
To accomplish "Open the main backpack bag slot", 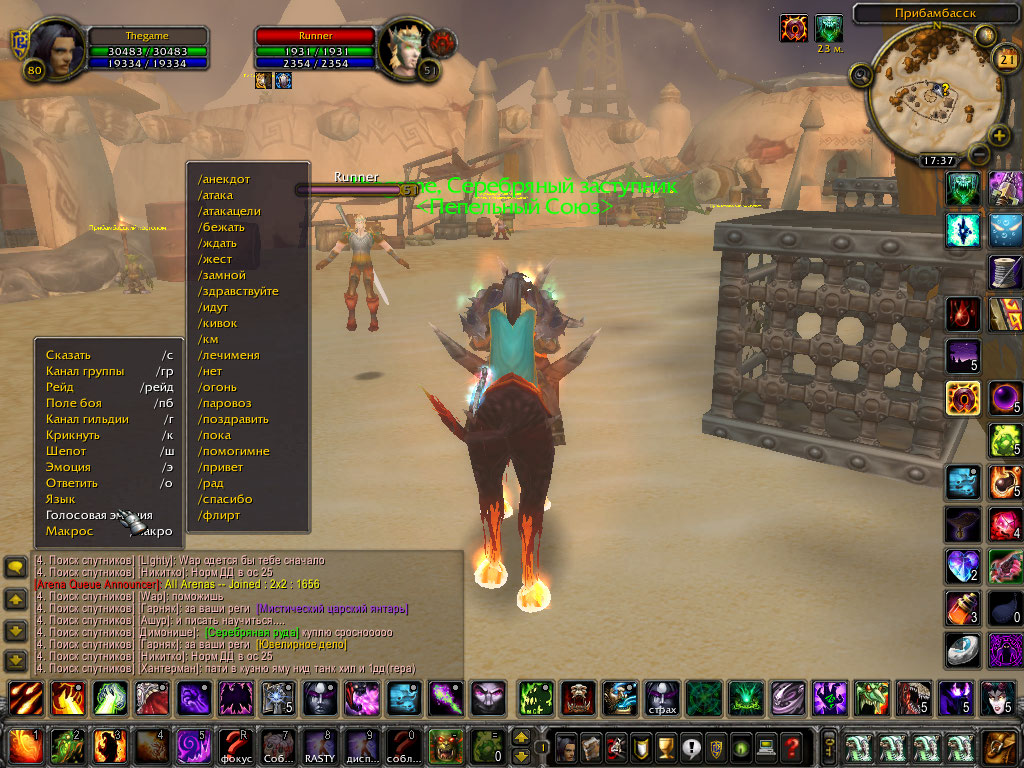I will coord(998,746).
